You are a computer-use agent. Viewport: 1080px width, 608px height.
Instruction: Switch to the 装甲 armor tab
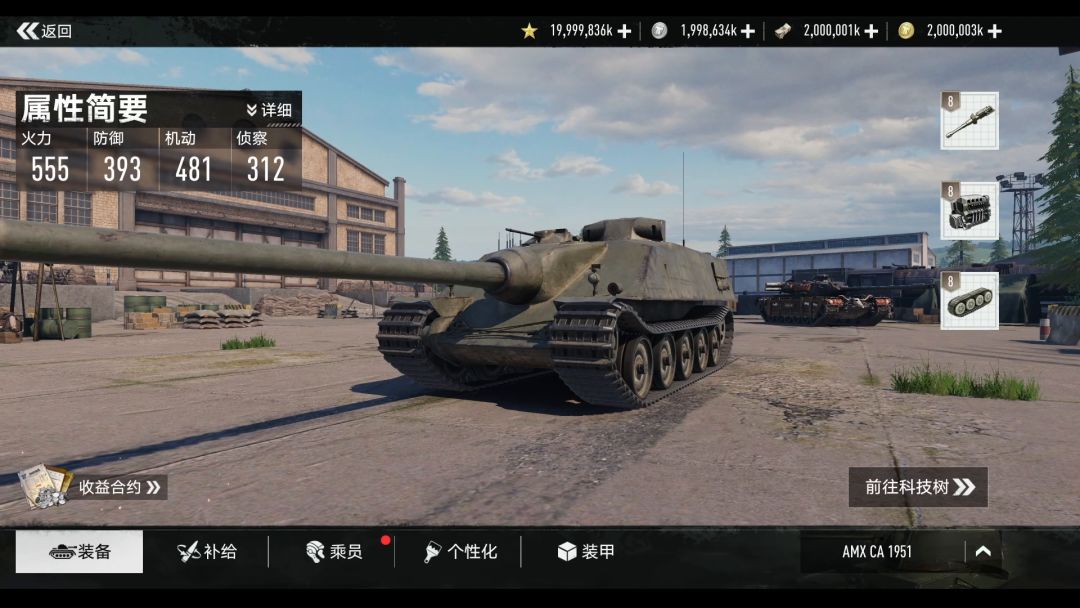tap(585, 552)
